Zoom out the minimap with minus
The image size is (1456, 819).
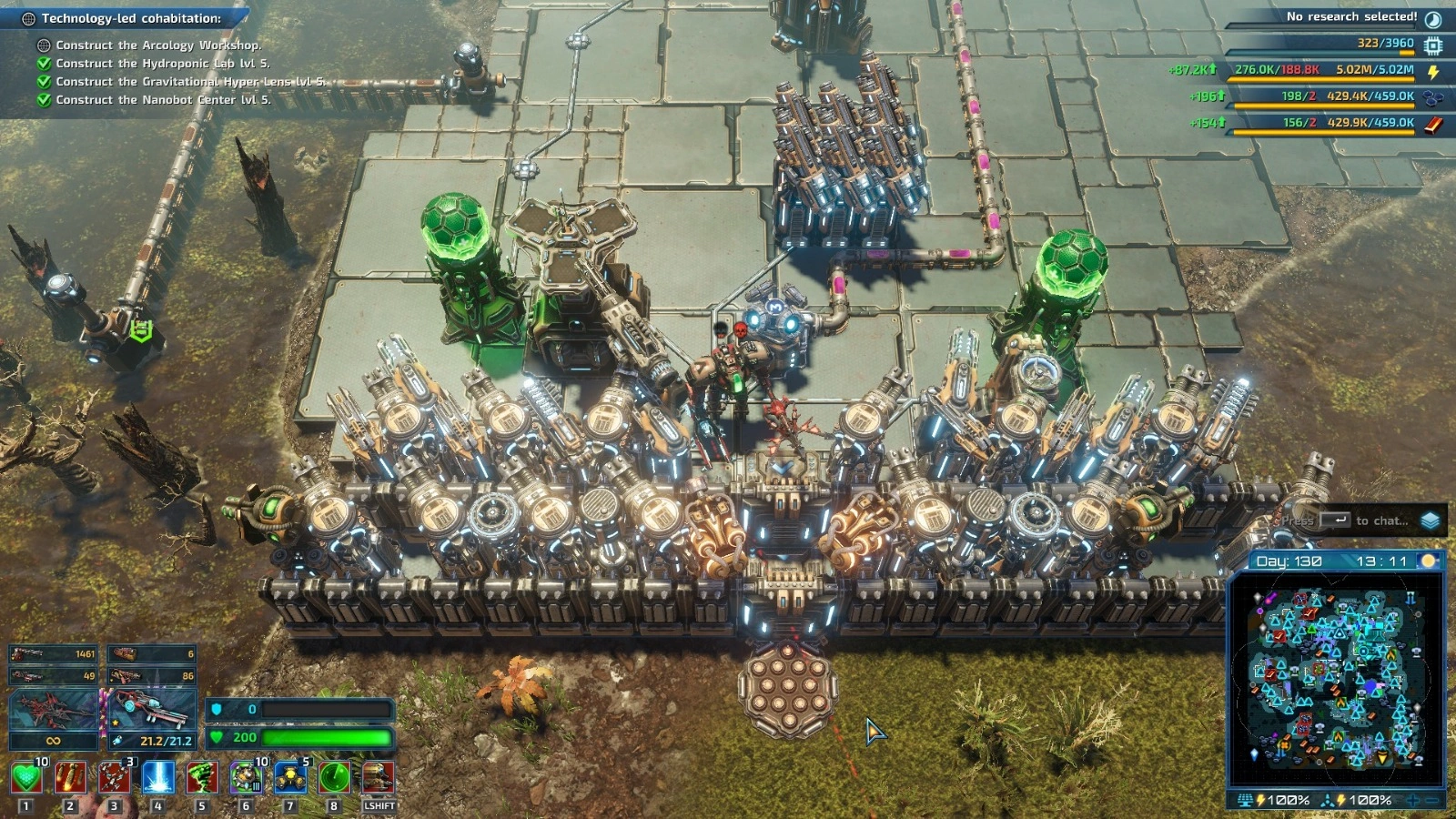pos(1433,801)
